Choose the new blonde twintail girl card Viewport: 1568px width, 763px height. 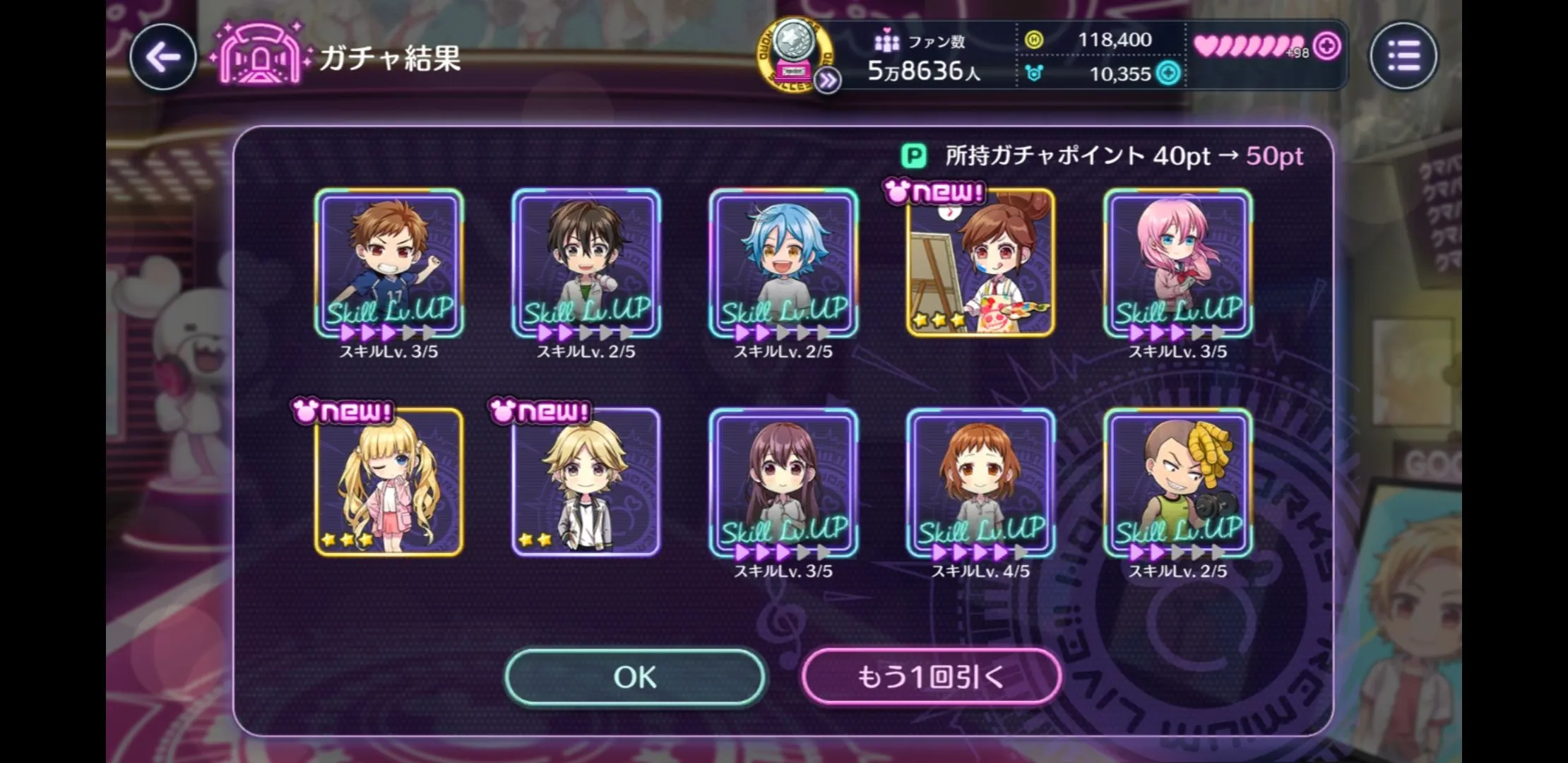388,483
